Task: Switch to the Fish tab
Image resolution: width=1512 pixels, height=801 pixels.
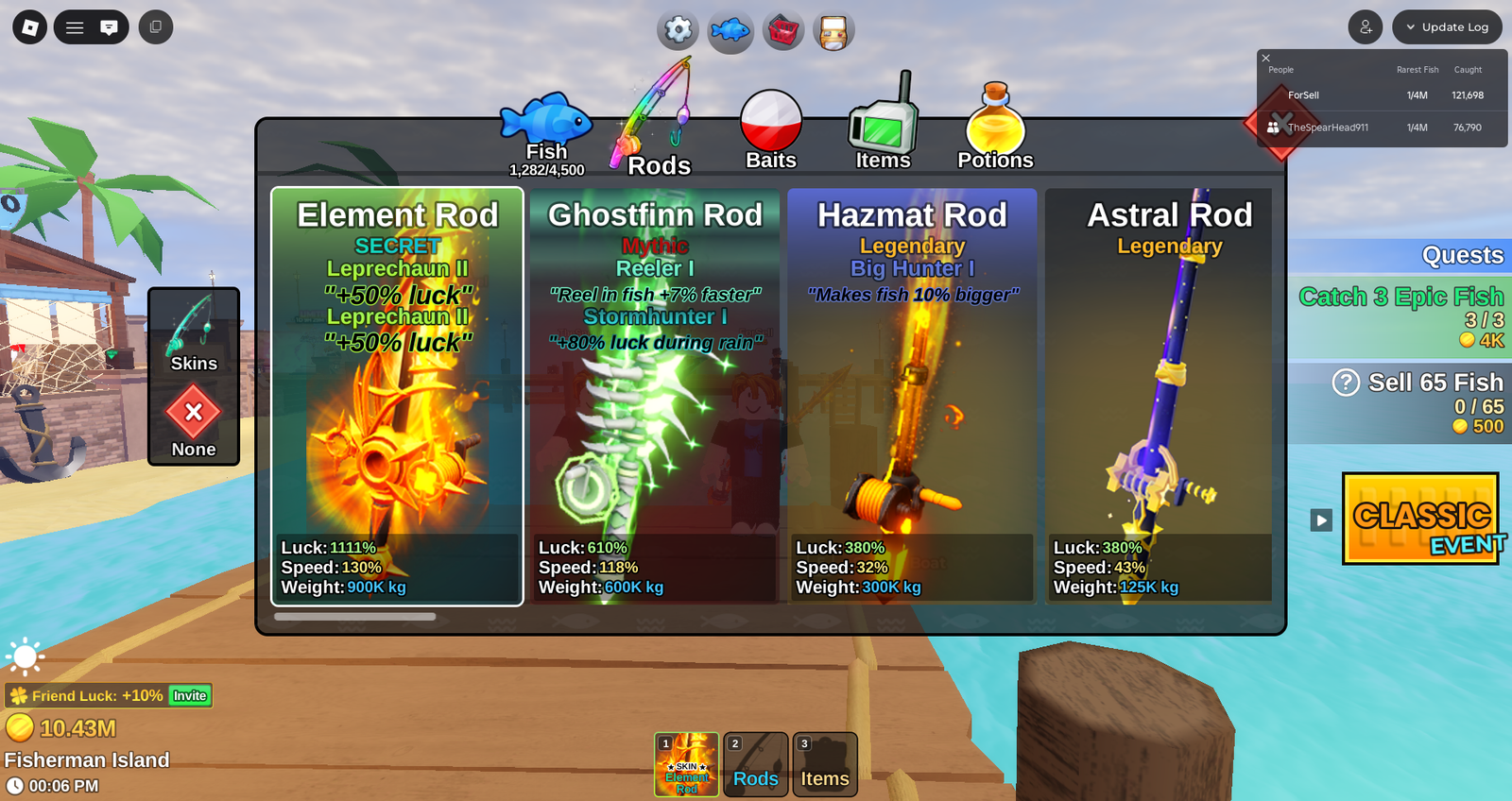Action: (546, 134)
